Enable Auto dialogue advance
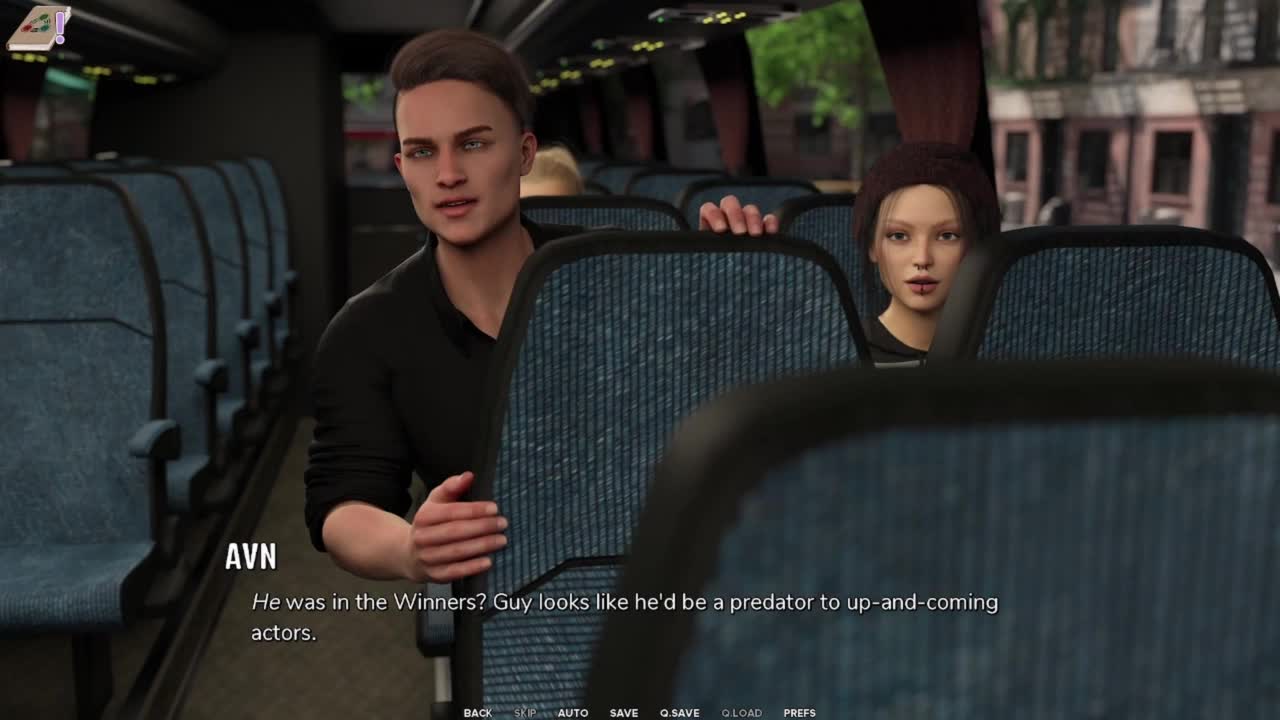The height and width of the screenshot is (720, 1280). pos(573,713)
